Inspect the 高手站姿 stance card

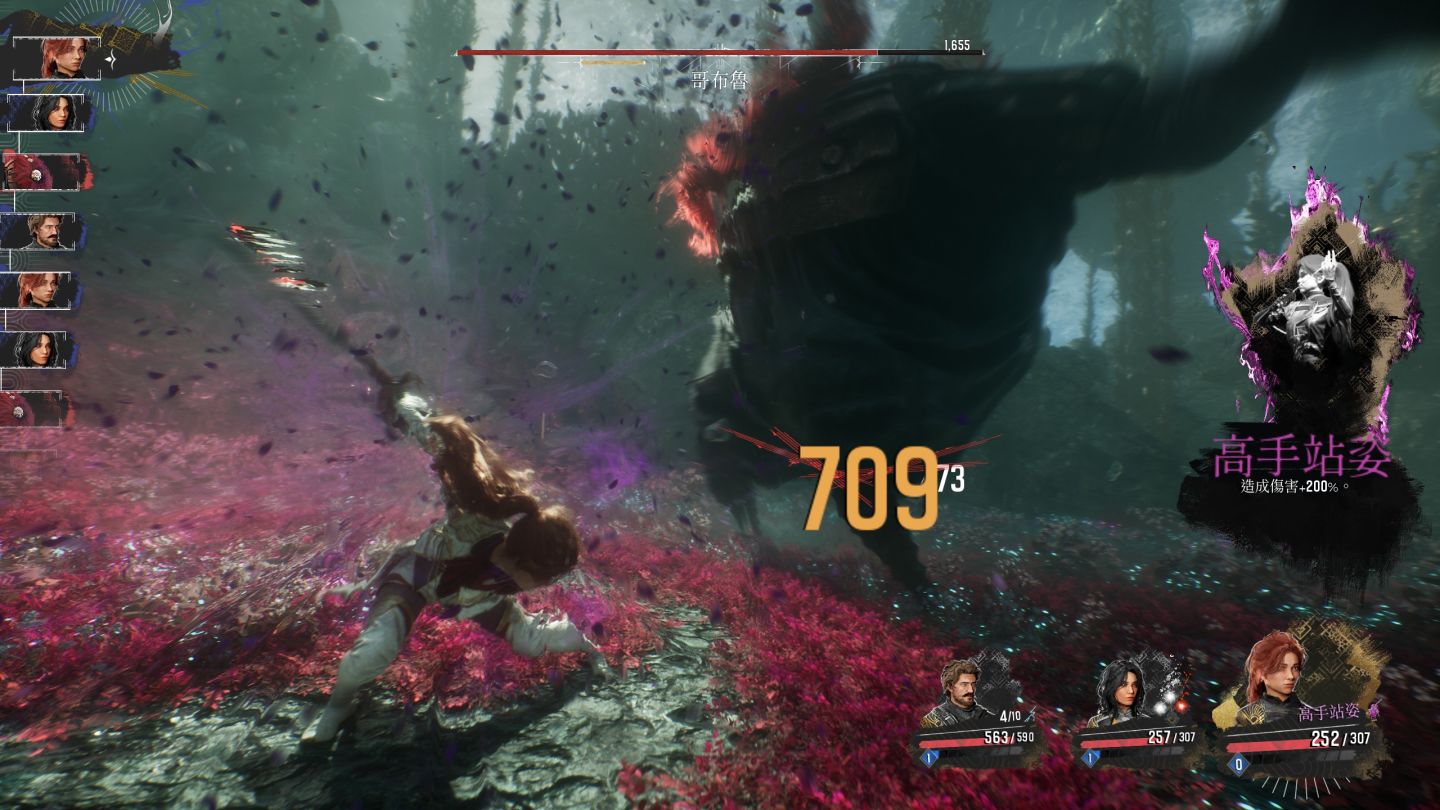(1300, 380)
